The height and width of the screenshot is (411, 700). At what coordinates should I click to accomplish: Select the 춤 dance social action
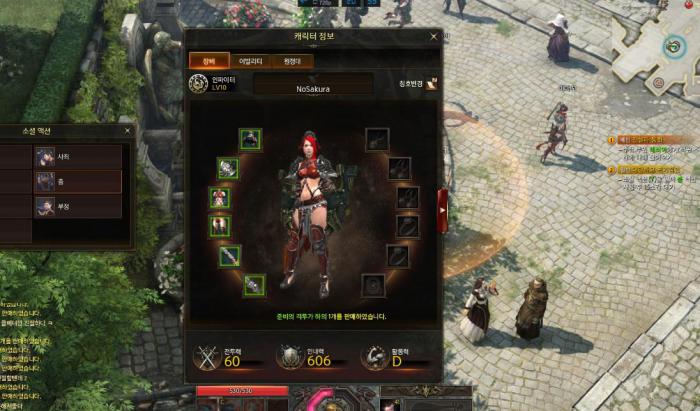[x=78, y=181]
